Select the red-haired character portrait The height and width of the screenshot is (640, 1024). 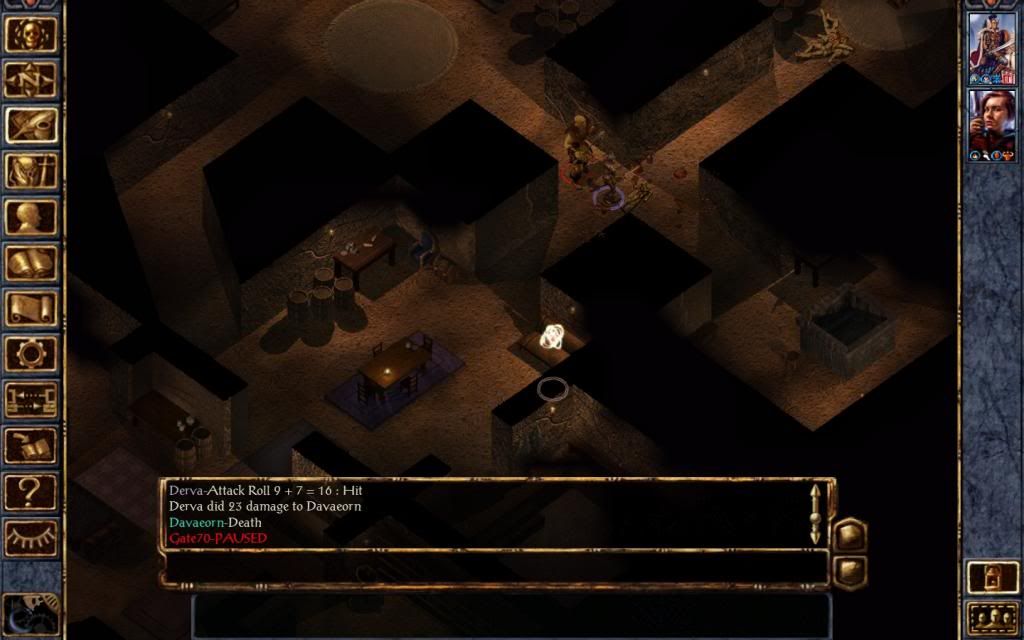(992, 125)
